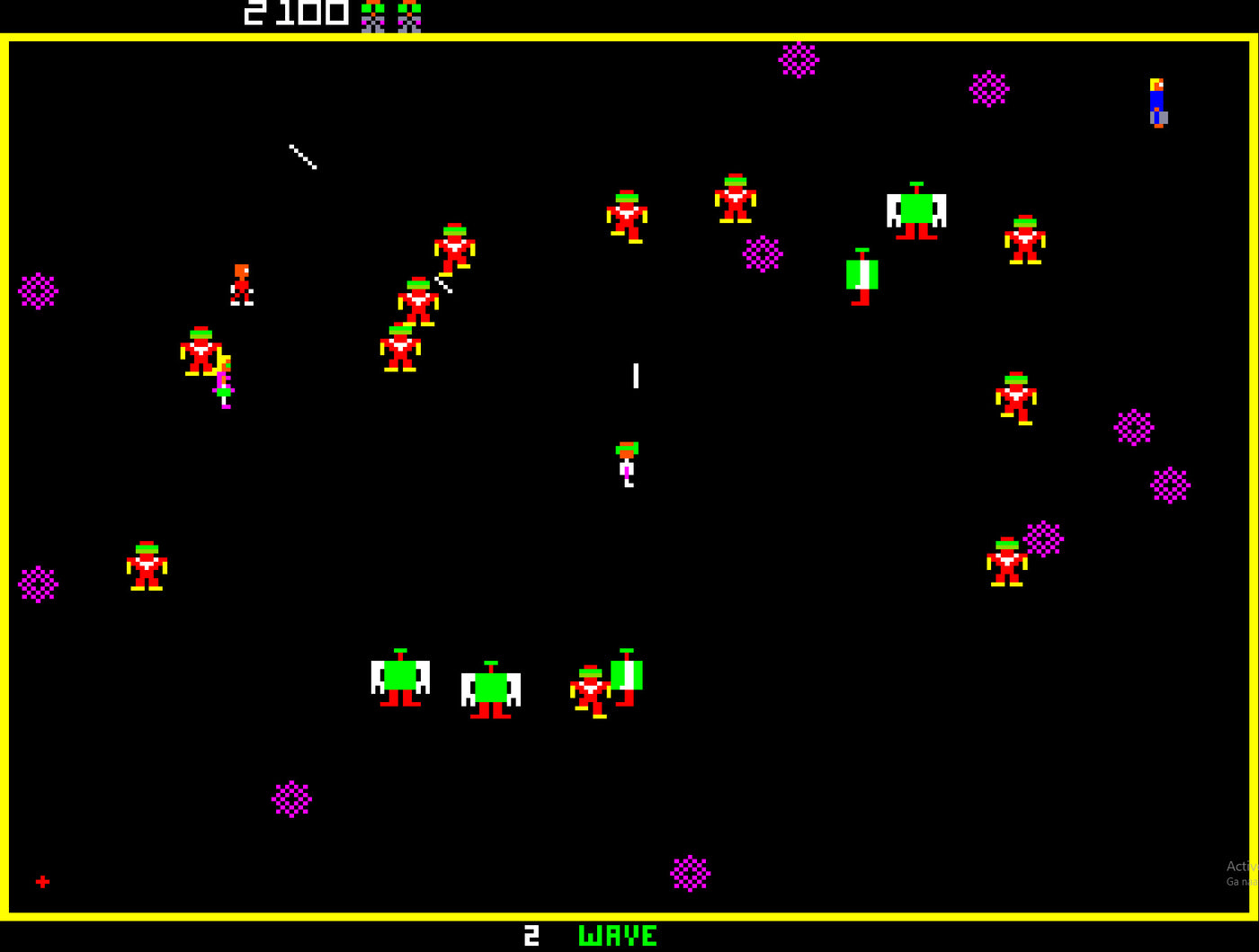Click the first extra-life grunt beside the score
This screenshot has height=952, width=1259.
[372, 13]
